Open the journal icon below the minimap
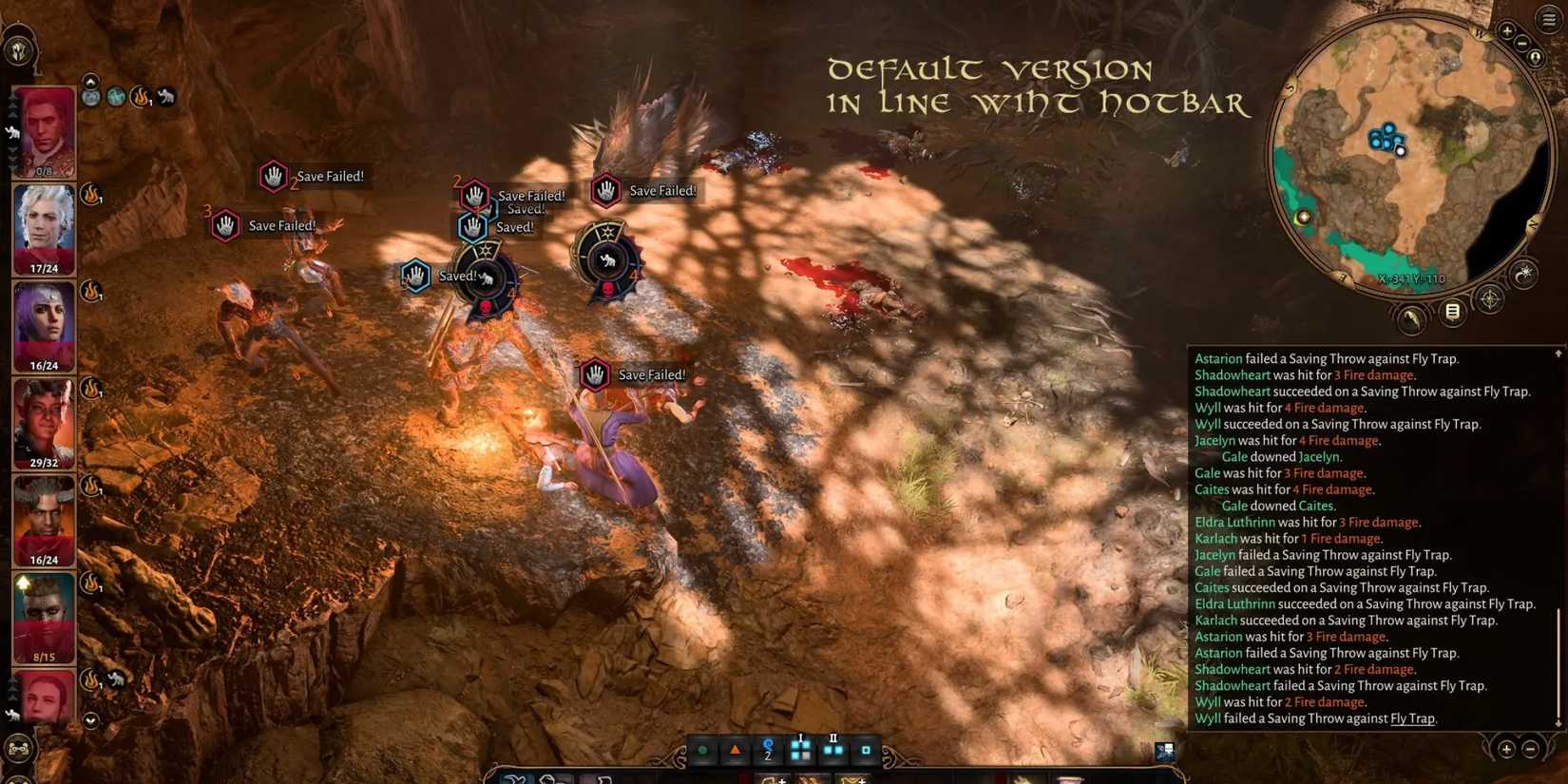The height and width of the screenshot is (784, 1568). click(x=1452, y=311)
